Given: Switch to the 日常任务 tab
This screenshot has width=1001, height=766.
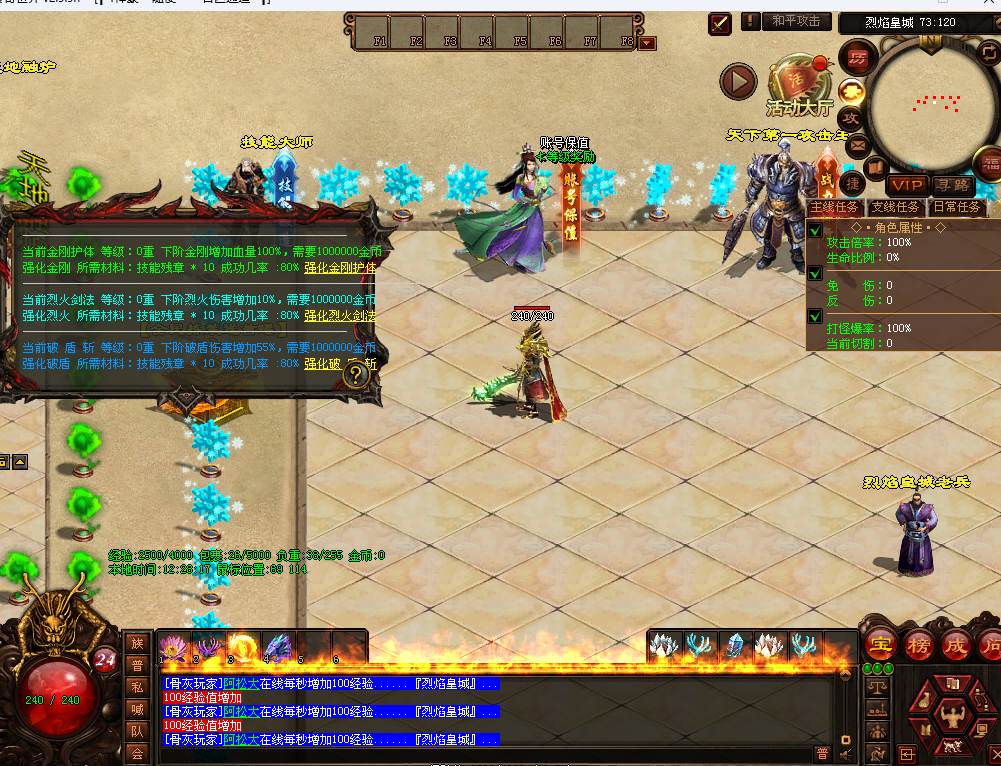Looking at the screenshot, I should point(955,207).
